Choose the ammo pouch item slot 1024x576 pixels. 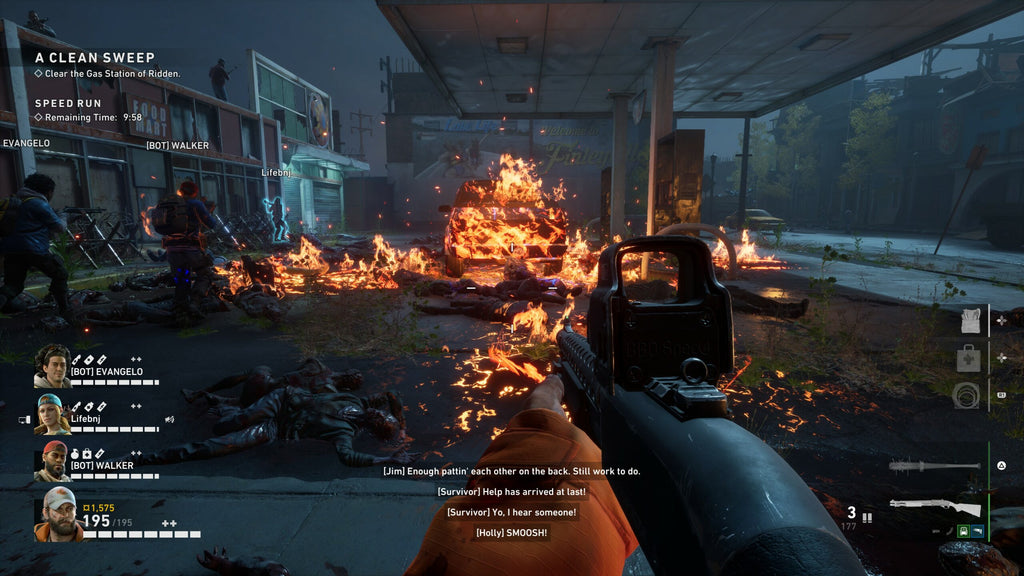pyautogui.click(x=969, y=322)
